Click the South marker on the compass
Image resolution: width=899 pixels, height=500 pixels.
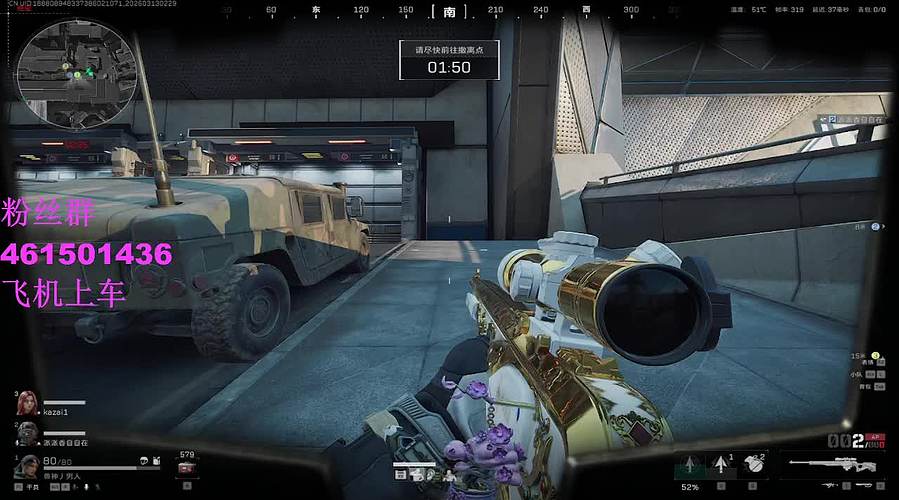tap(449, 11)
